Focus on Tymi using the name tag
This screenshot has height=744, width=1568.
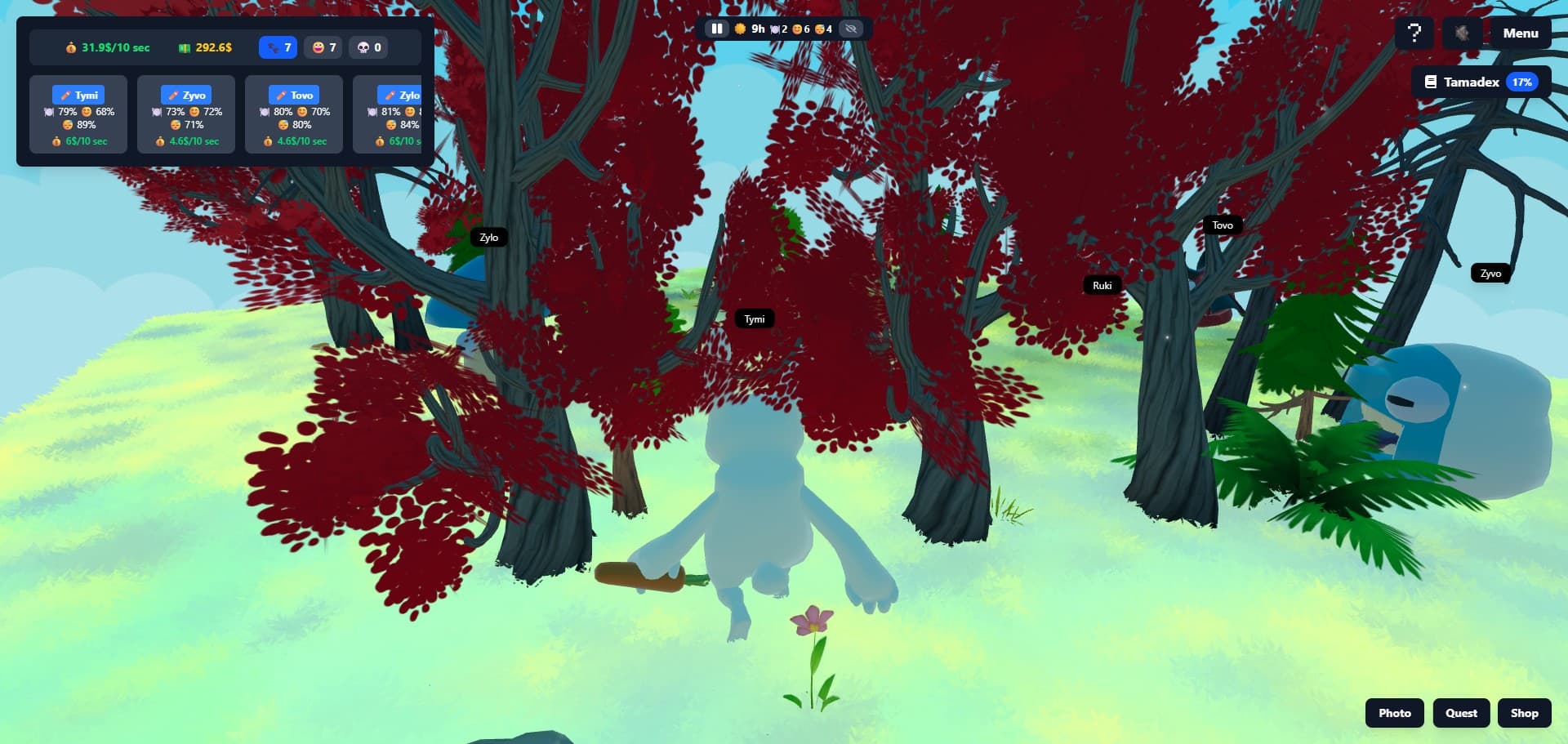pyautogui.click(x=754, y=319)
